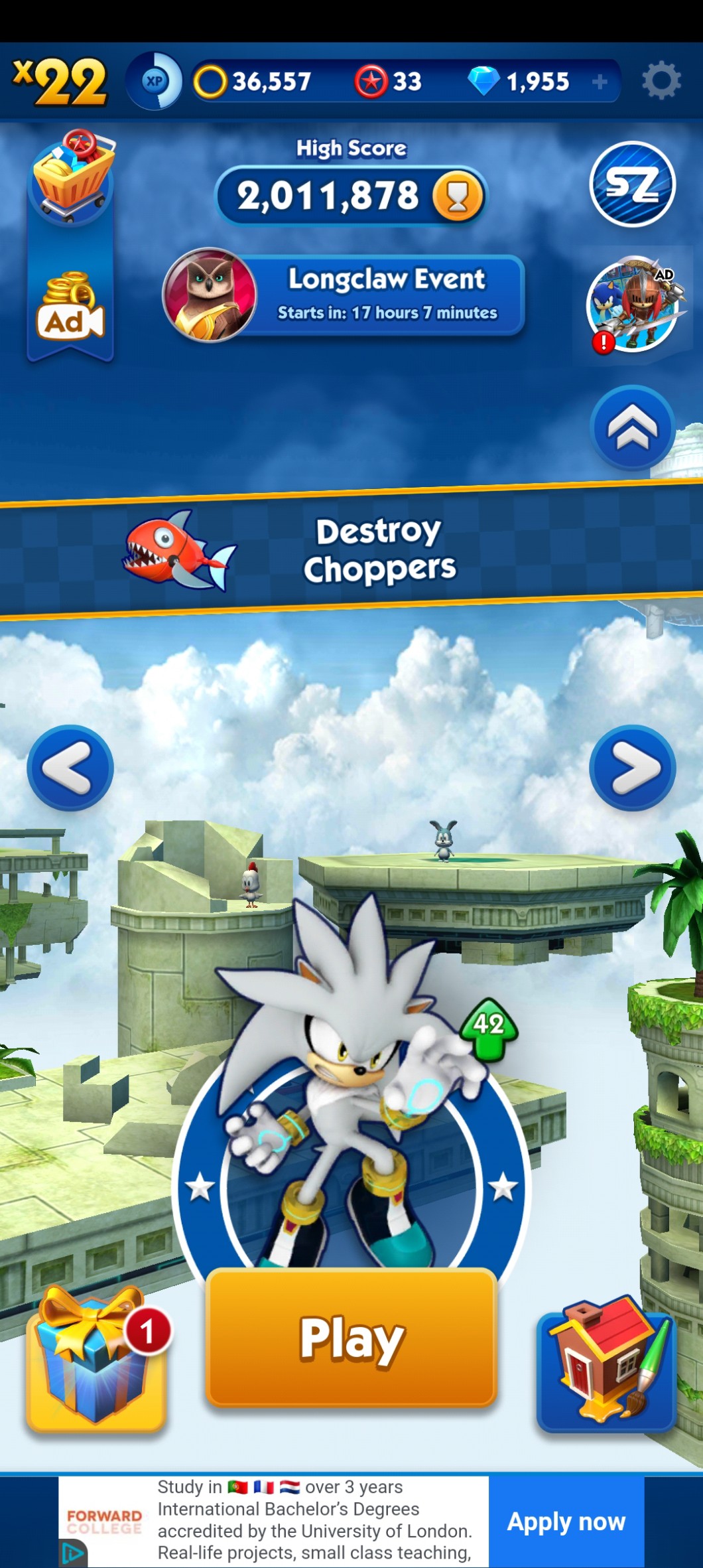Screen dimensions: 703x1568
Task: Tap the SZ badge button
Action: [x=632, y=184]
